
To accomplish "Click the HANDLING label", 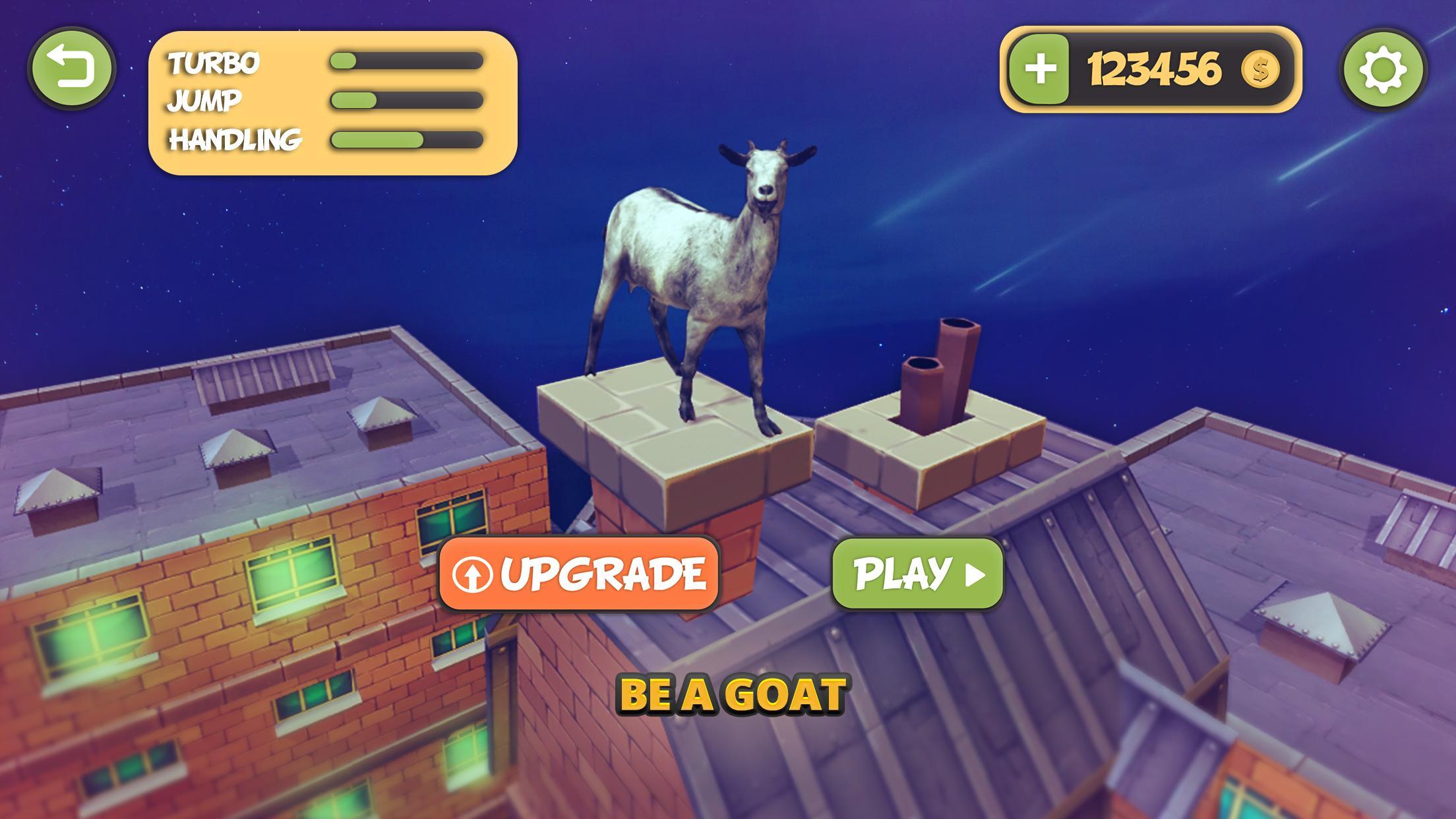I will click(x=235, y=140).
